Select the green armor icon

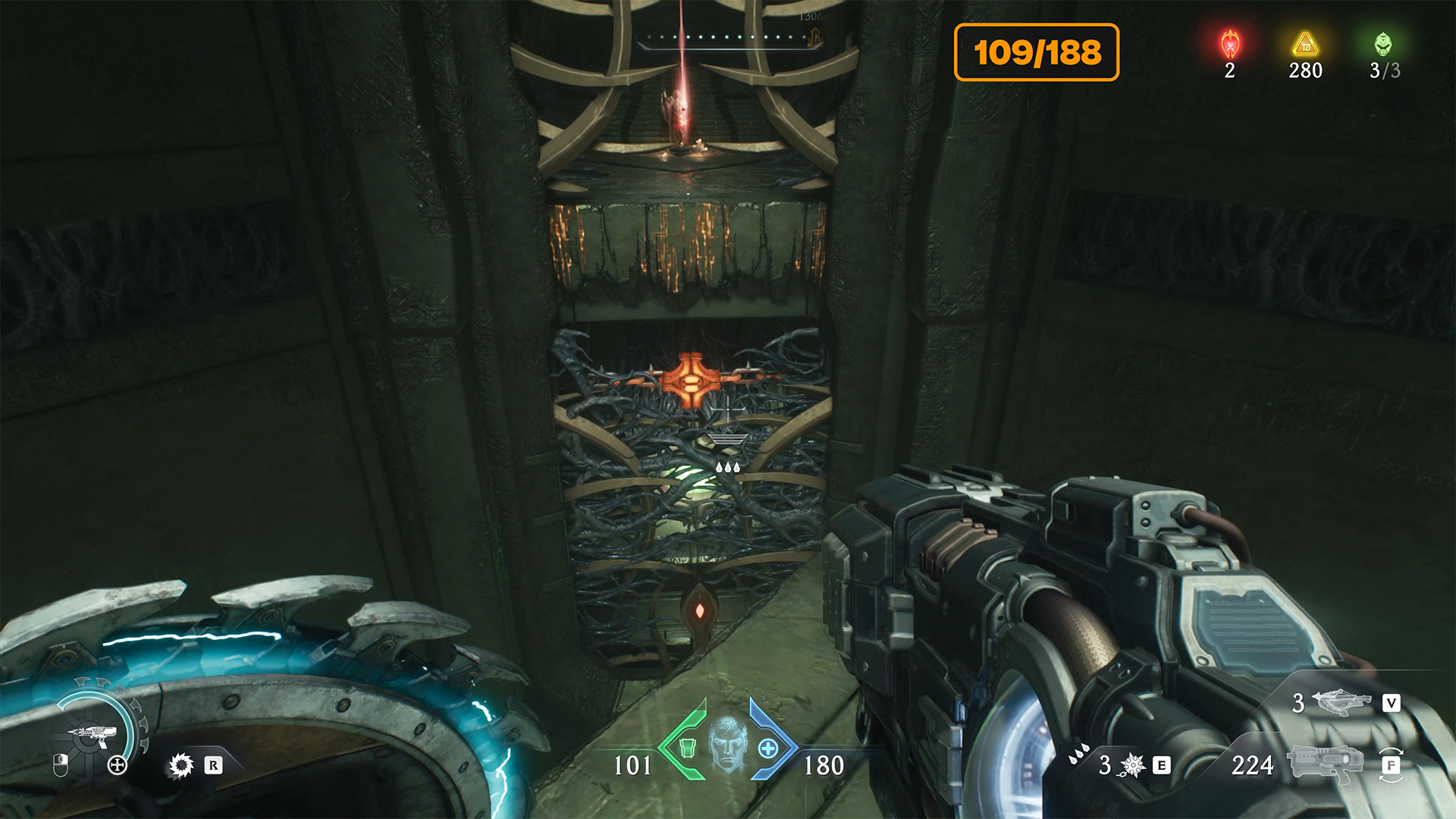[687, 748]
